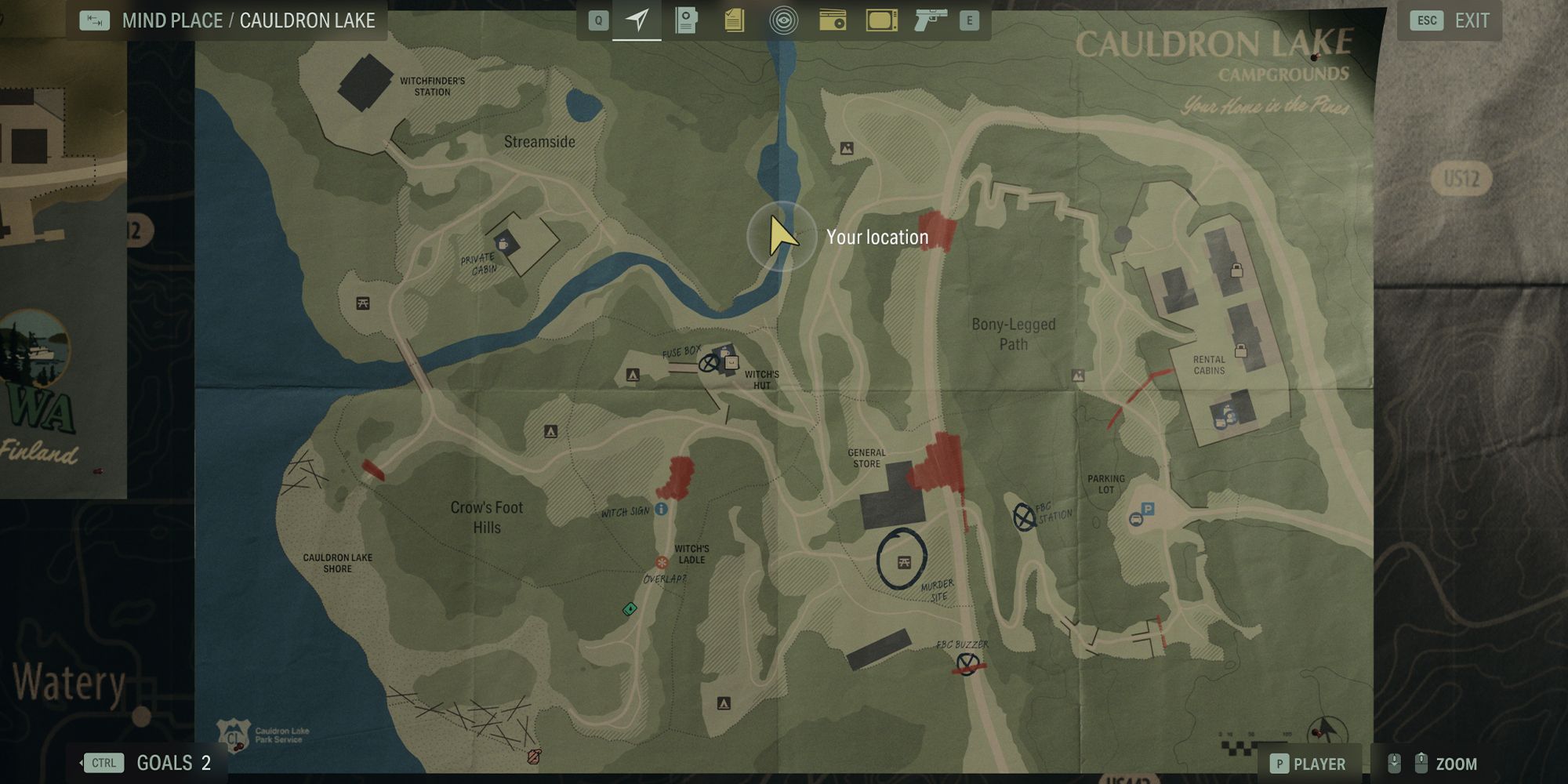The image size is (1568, 784).
Task: Exit the Mind Place map
Action: click(1450, 20)
